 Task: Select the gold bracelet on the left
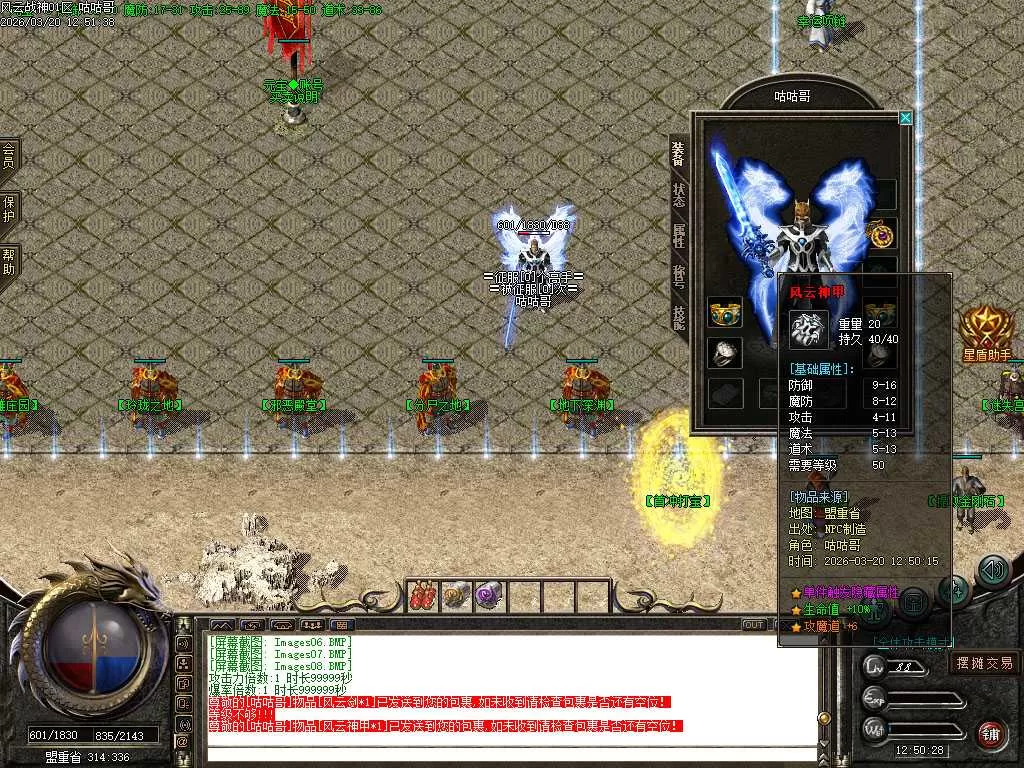click(724, 313)
